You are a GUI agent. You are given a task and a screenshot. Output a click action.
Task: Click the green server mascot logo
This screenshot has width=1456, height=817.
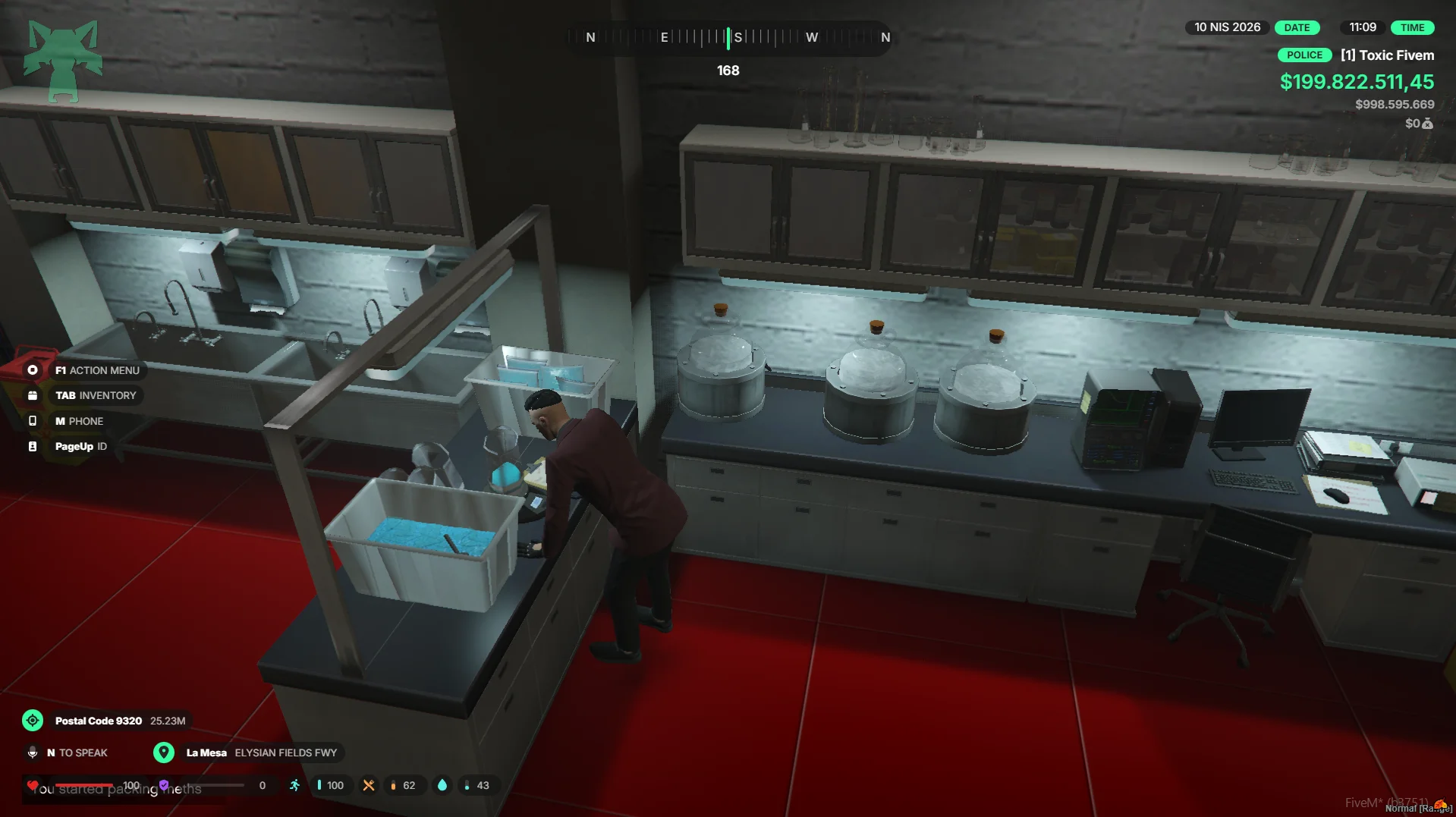63,61
